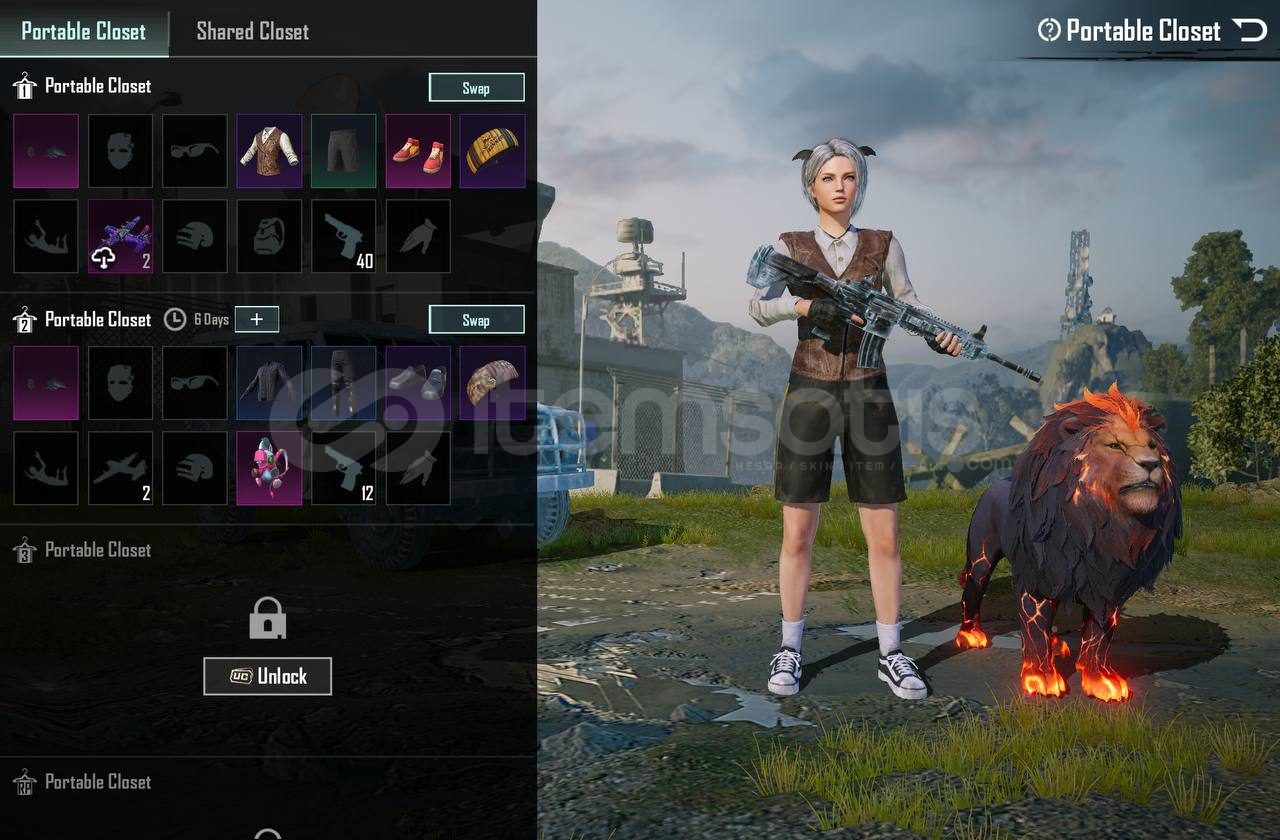Select the white sneakers slot
The image size is (1280, 840).
coord(418,383)
